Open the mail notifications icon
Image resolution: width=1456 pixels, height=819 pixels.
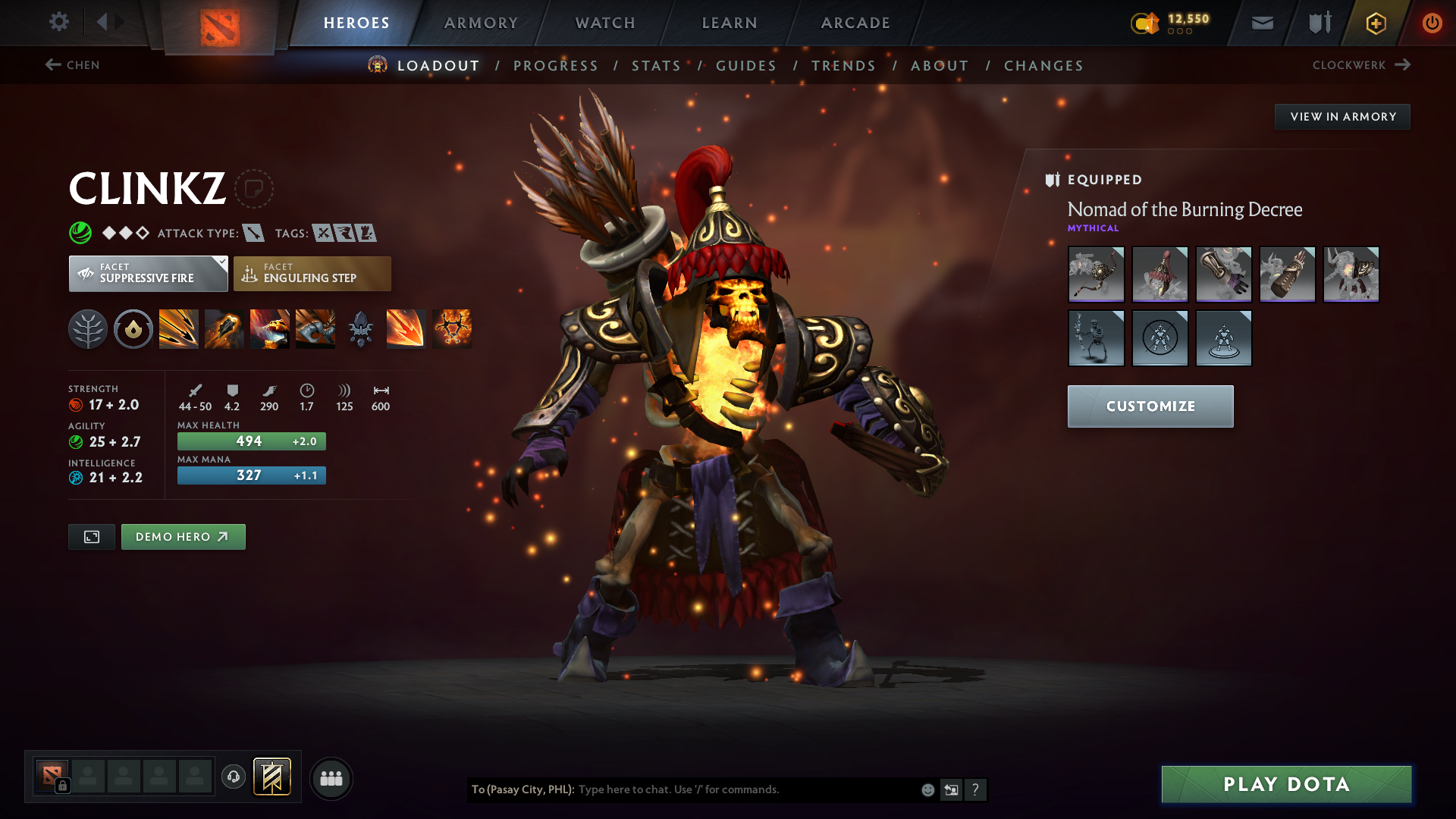[1261, 23]
